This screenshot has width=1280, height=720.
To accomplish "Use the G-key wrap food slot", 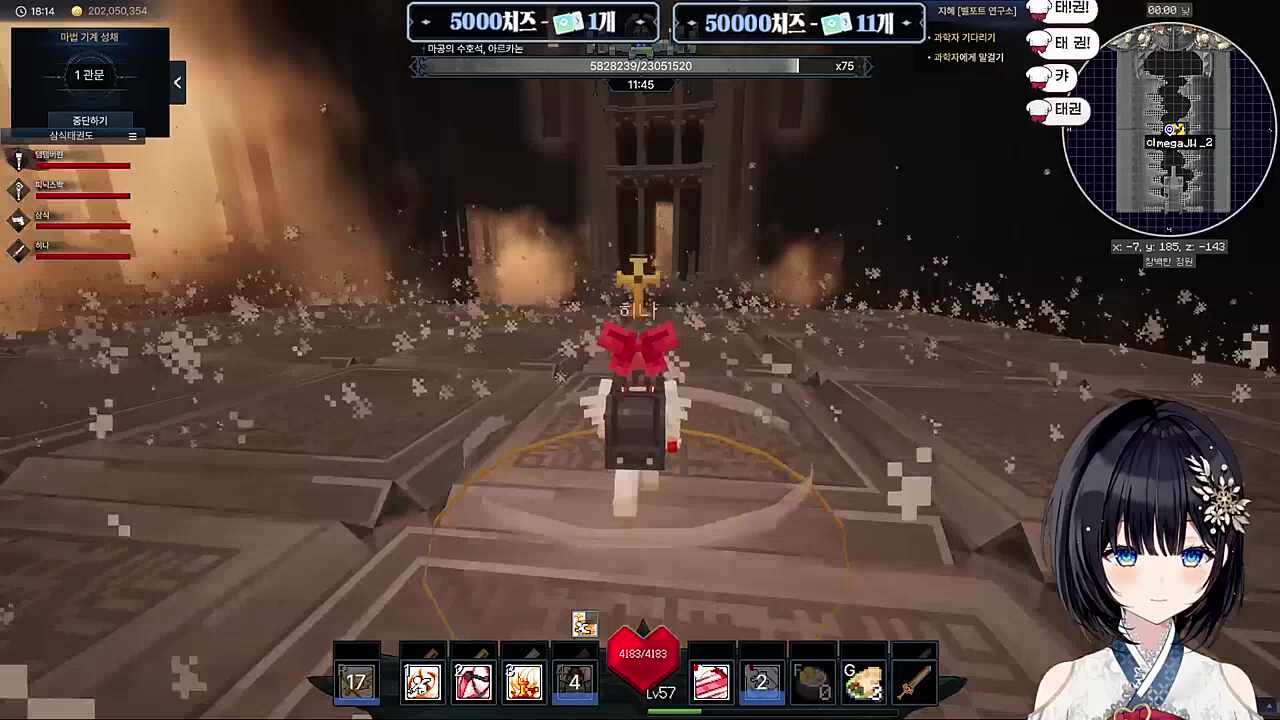I will 863,682.
